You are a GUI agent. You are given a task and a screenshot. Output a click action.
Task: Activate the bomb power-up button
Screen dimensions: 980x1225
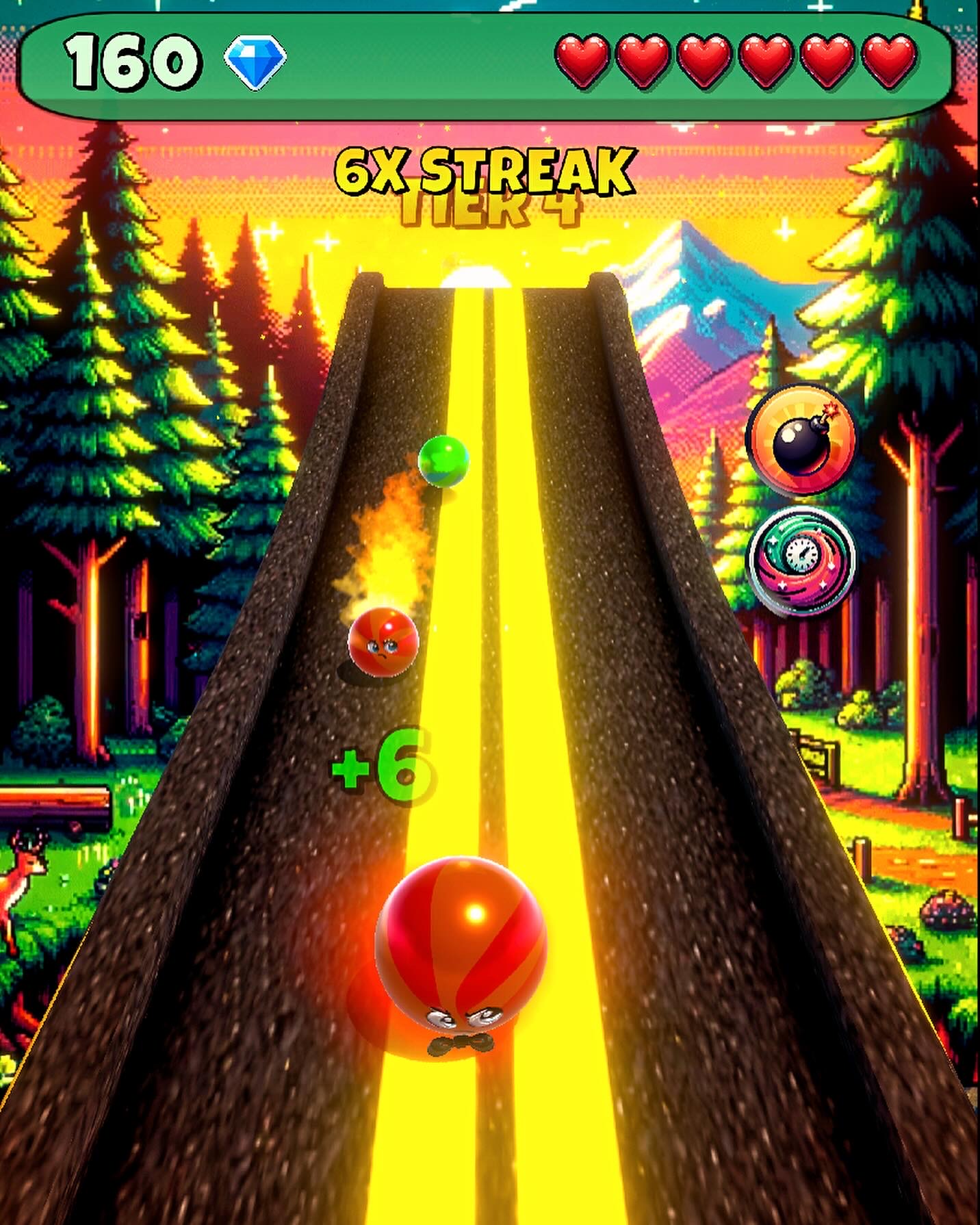tap(801, 439)
